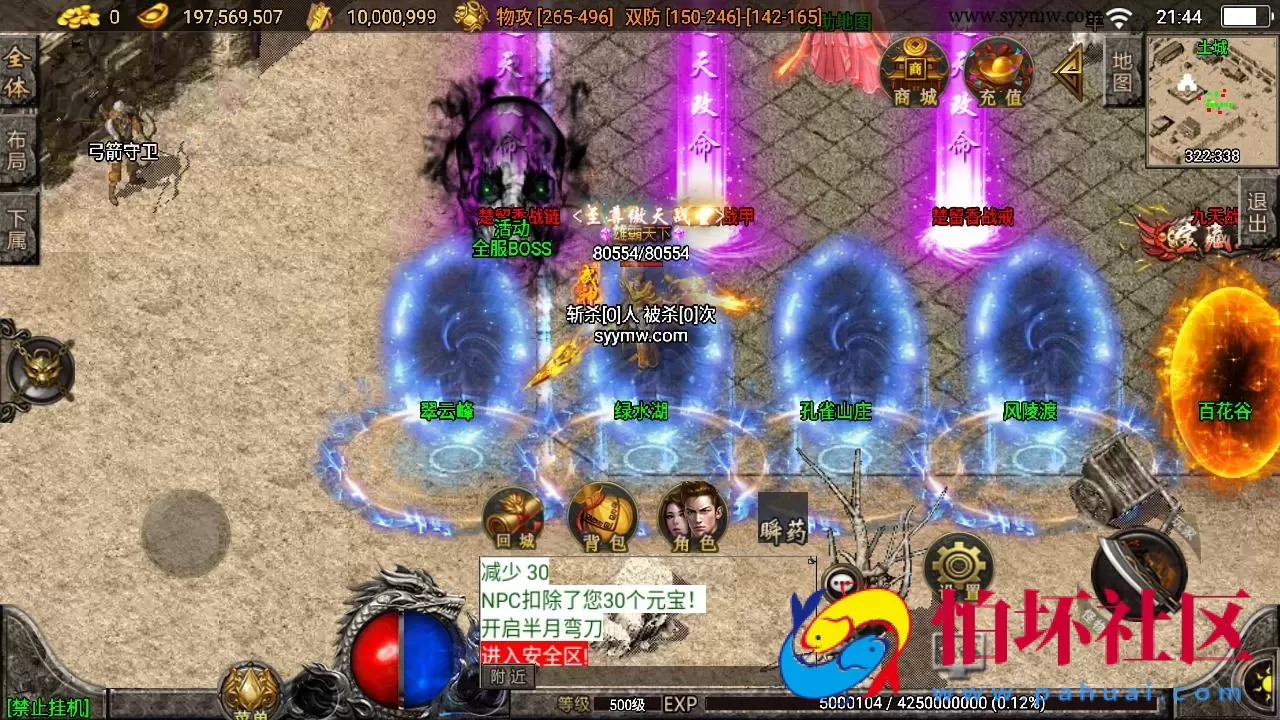
Task: Open the 地图 map button beside the minimap
Action: coord(1125,70)
